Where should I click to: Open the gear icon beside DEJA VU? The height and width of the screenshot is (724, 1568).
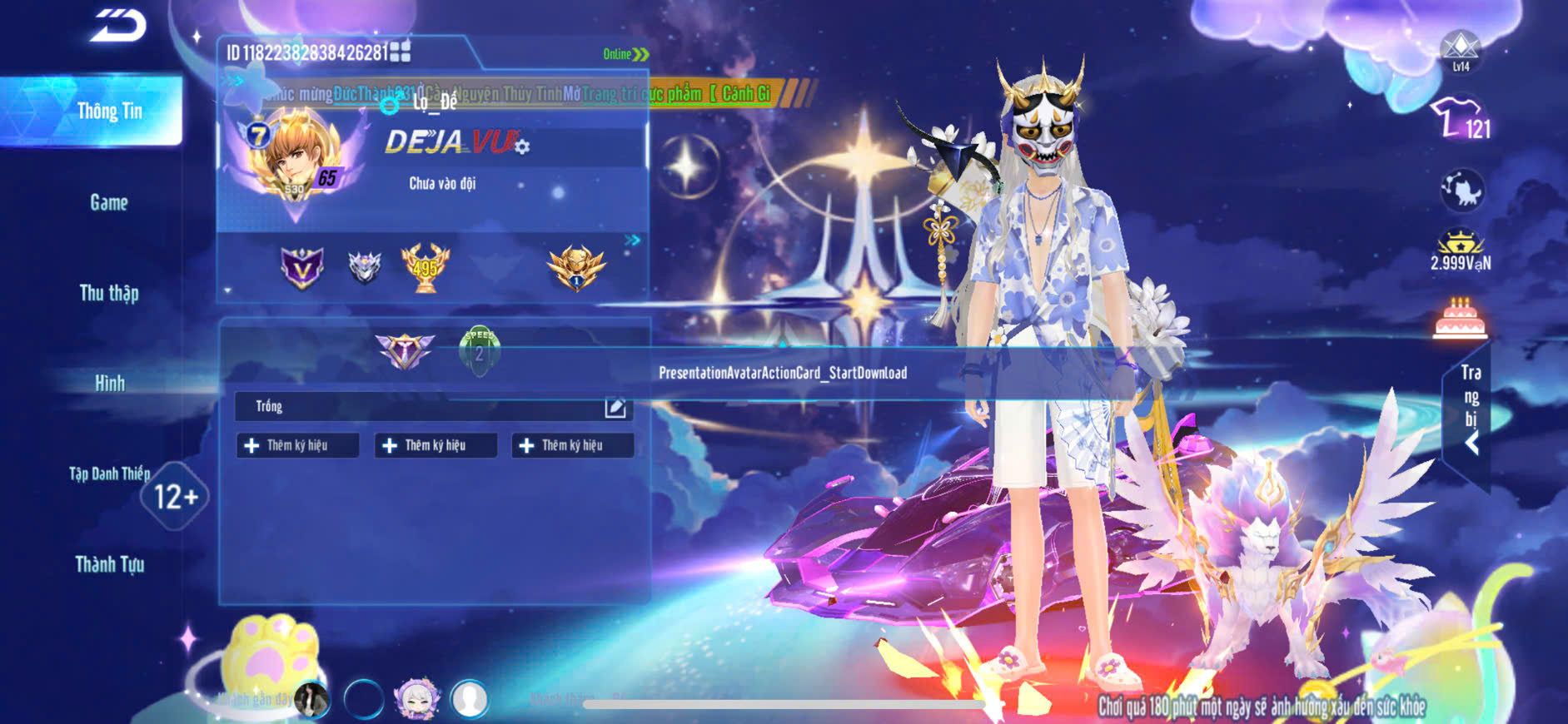tap(522, 147)
